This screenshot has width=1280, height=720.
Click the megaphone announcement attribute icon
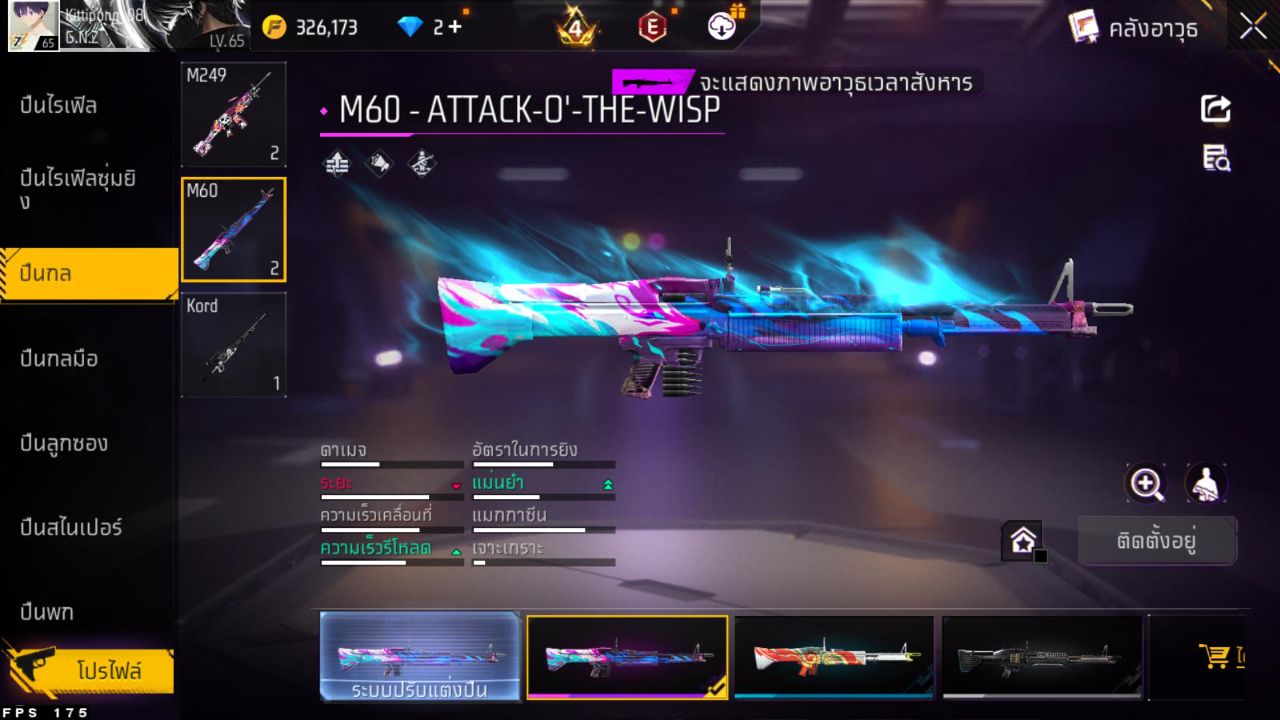click(379, 162)
